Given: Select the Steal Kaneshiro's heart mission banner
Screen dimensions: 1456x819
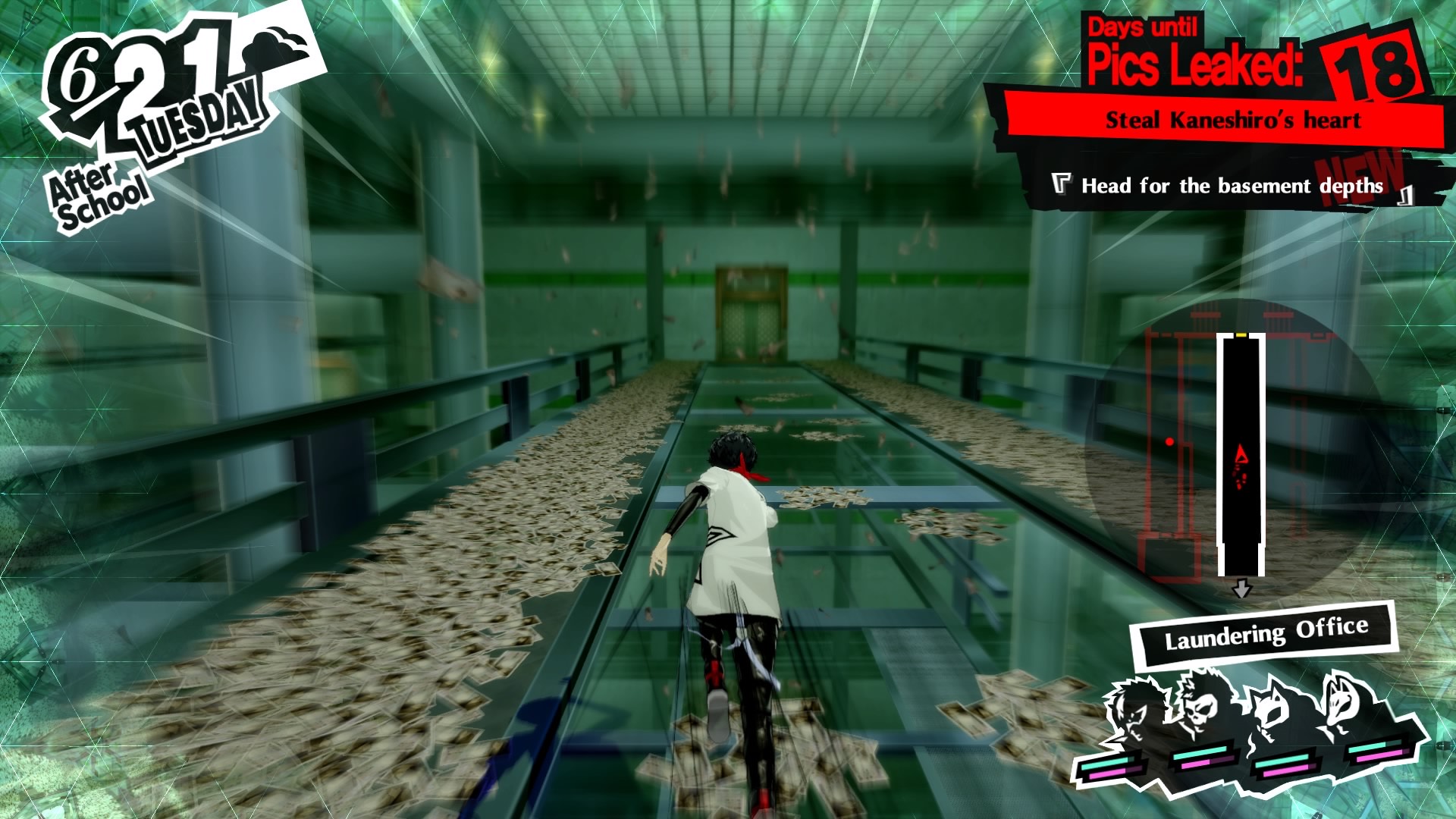Looking at the screenshot, I should [x=1232, y=120].
